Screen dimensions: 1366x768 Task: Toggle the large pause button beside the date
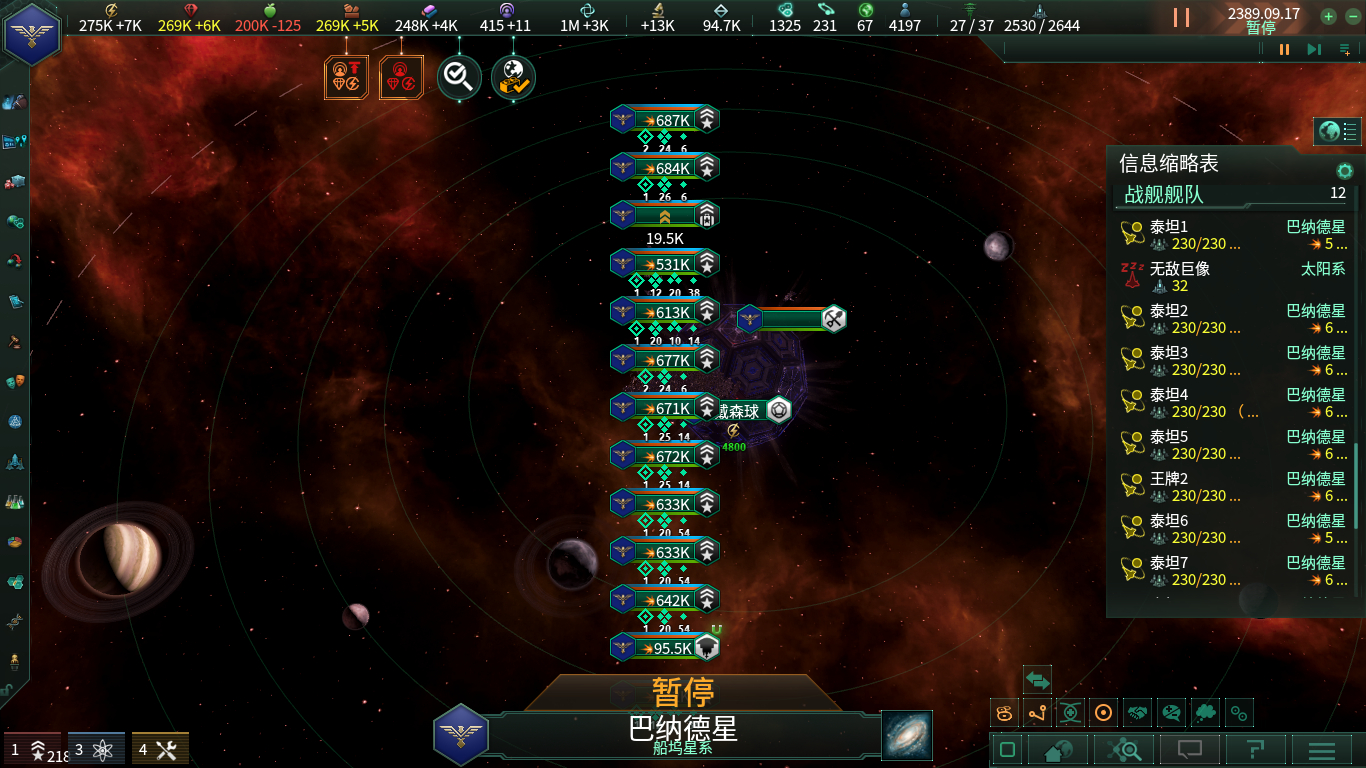(1181, 17)
